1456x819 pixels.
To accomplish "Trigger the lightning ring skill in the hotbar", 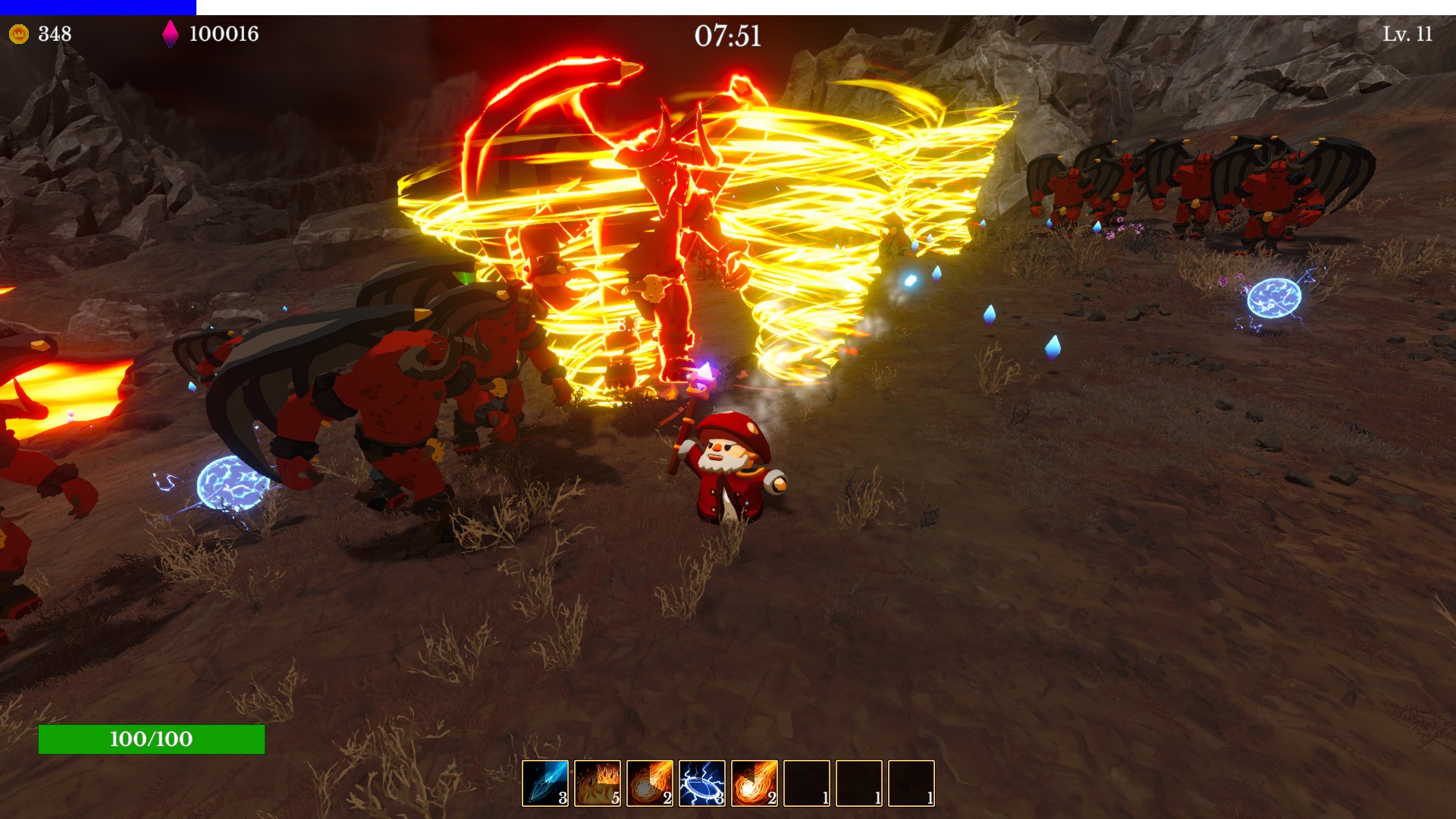I will [x=703, y=782].
